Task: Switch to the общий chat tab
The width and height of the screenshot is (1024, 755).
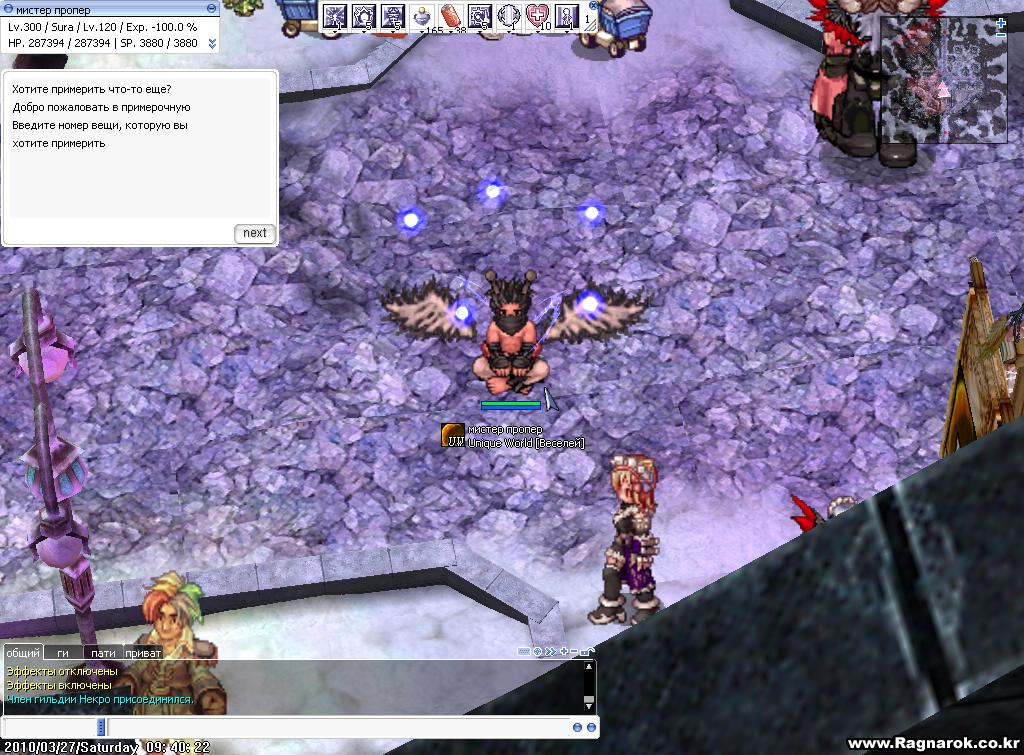Action: tap(23, 652)
